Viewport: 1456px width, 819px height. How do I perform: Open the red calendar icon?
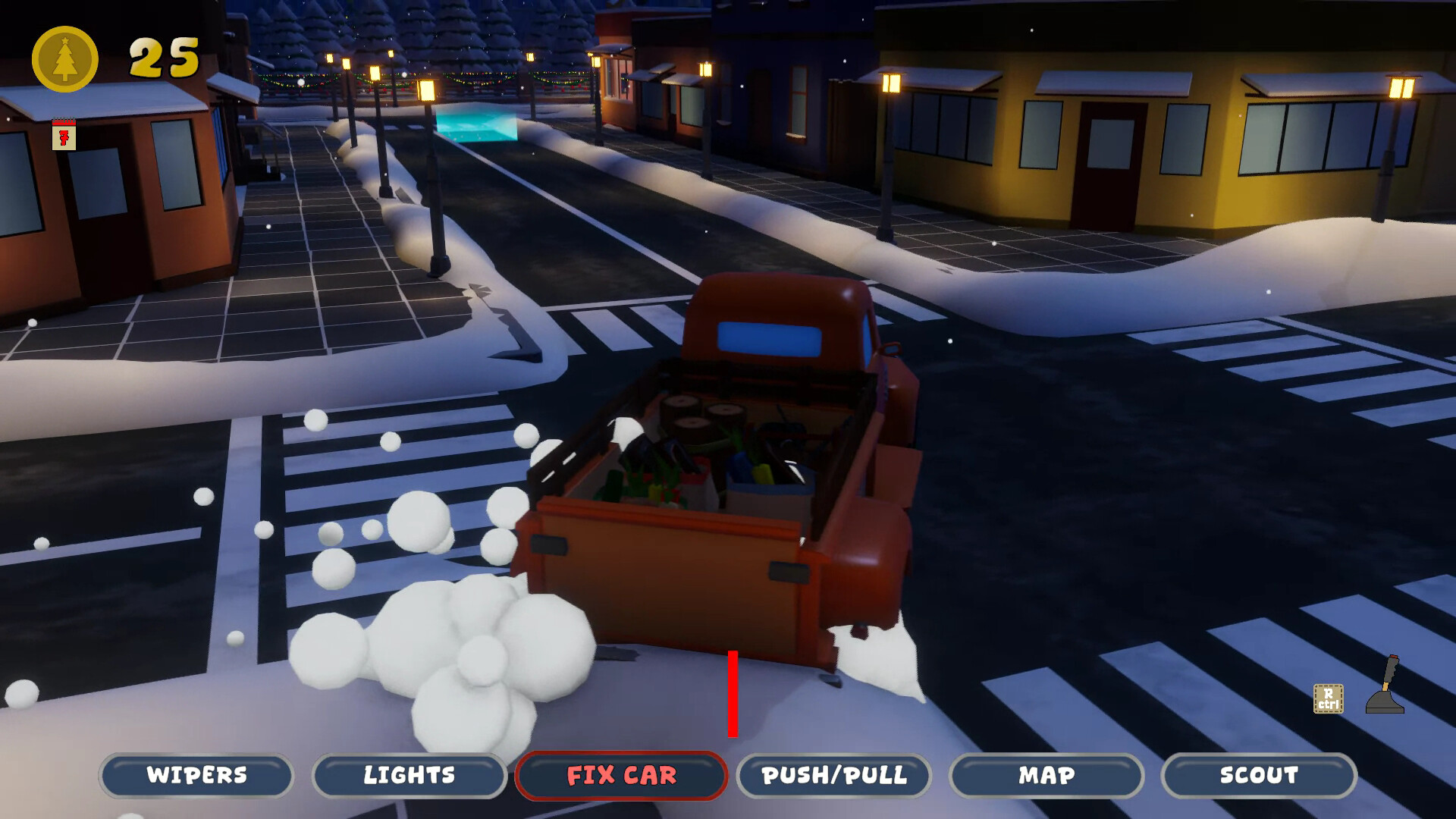(64, 135)
